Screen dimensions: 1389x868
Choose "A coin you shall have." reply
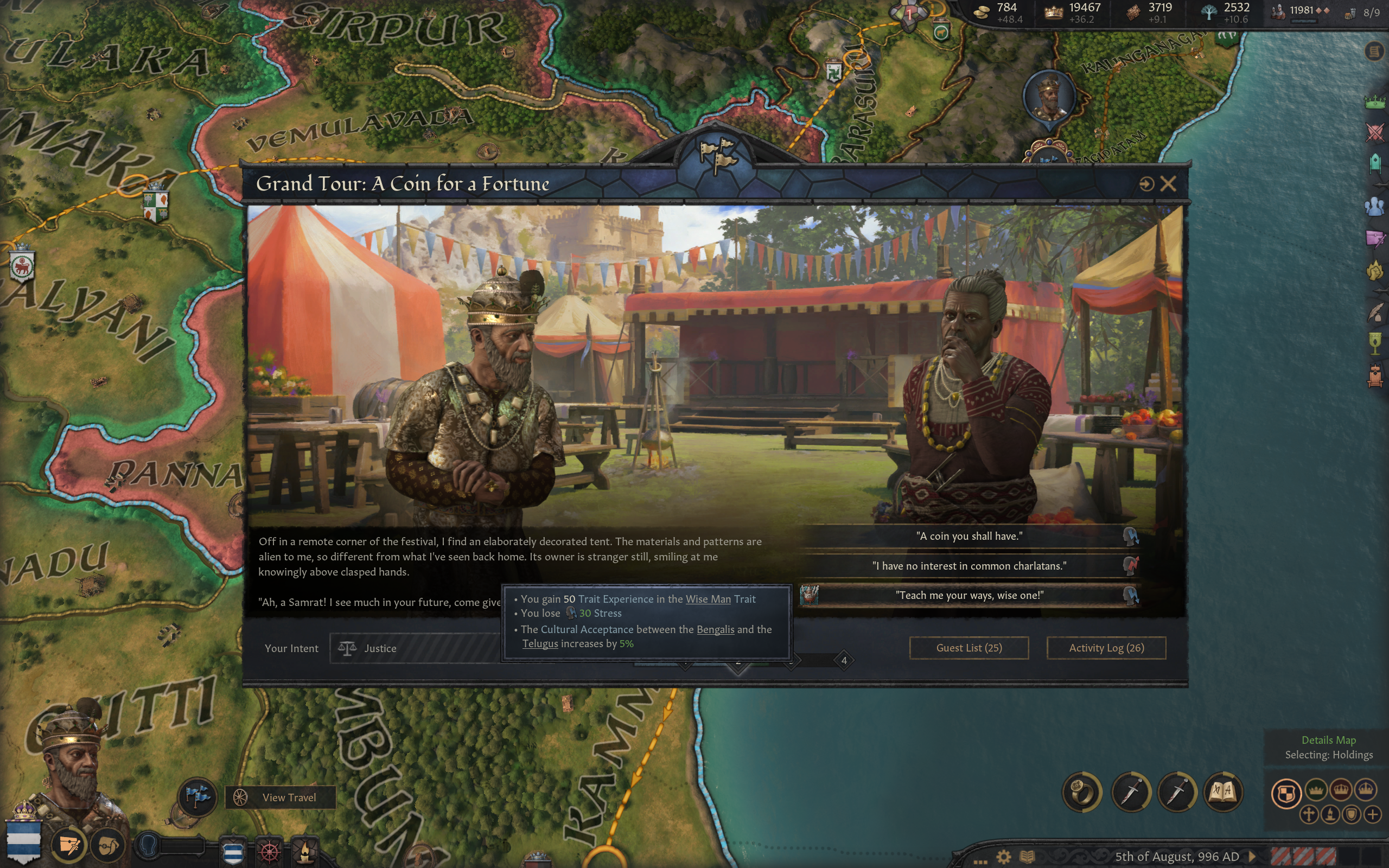[969, 536]
